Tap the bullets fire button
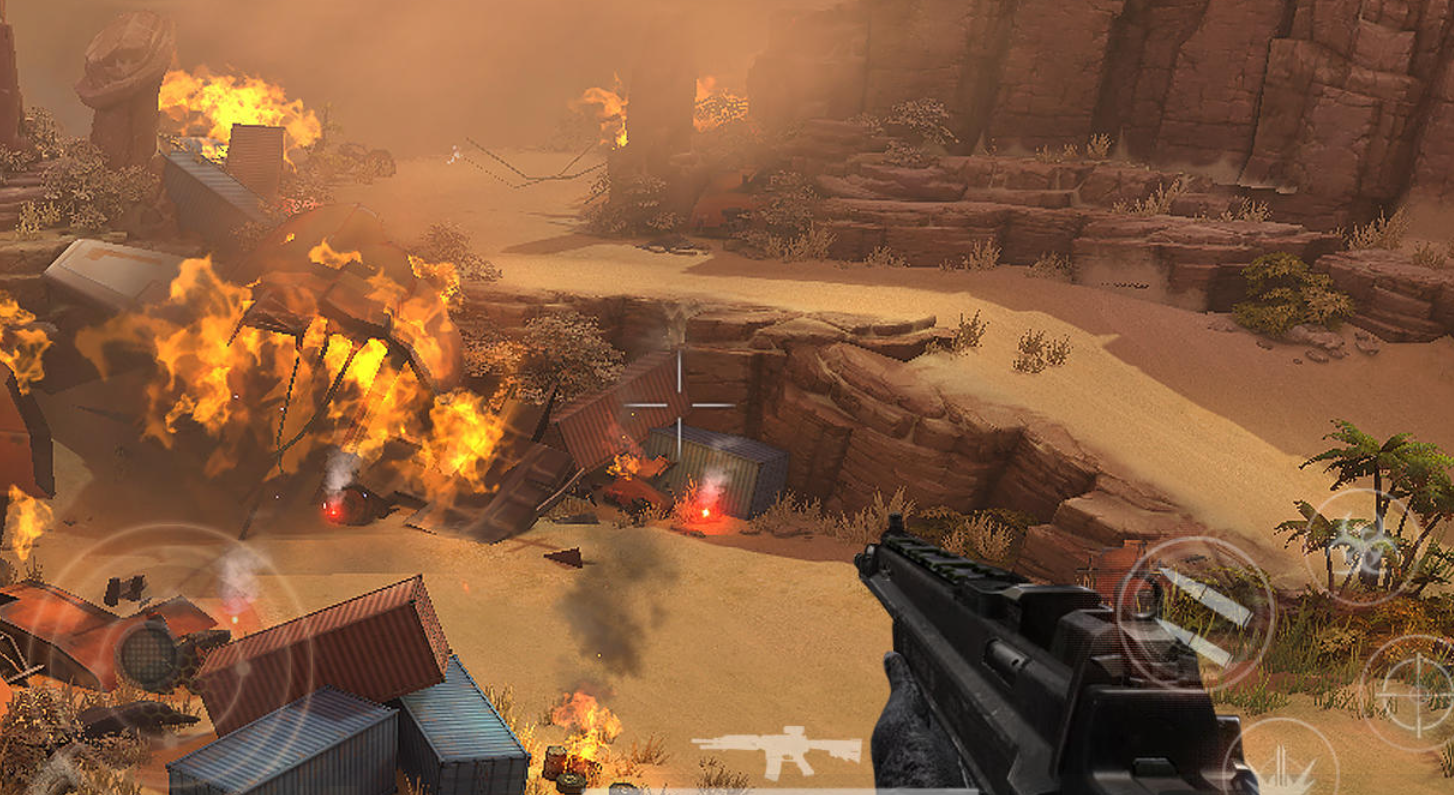This screenshot has width=1454, height=795. pyautogui.click(x=1196, y=611)
